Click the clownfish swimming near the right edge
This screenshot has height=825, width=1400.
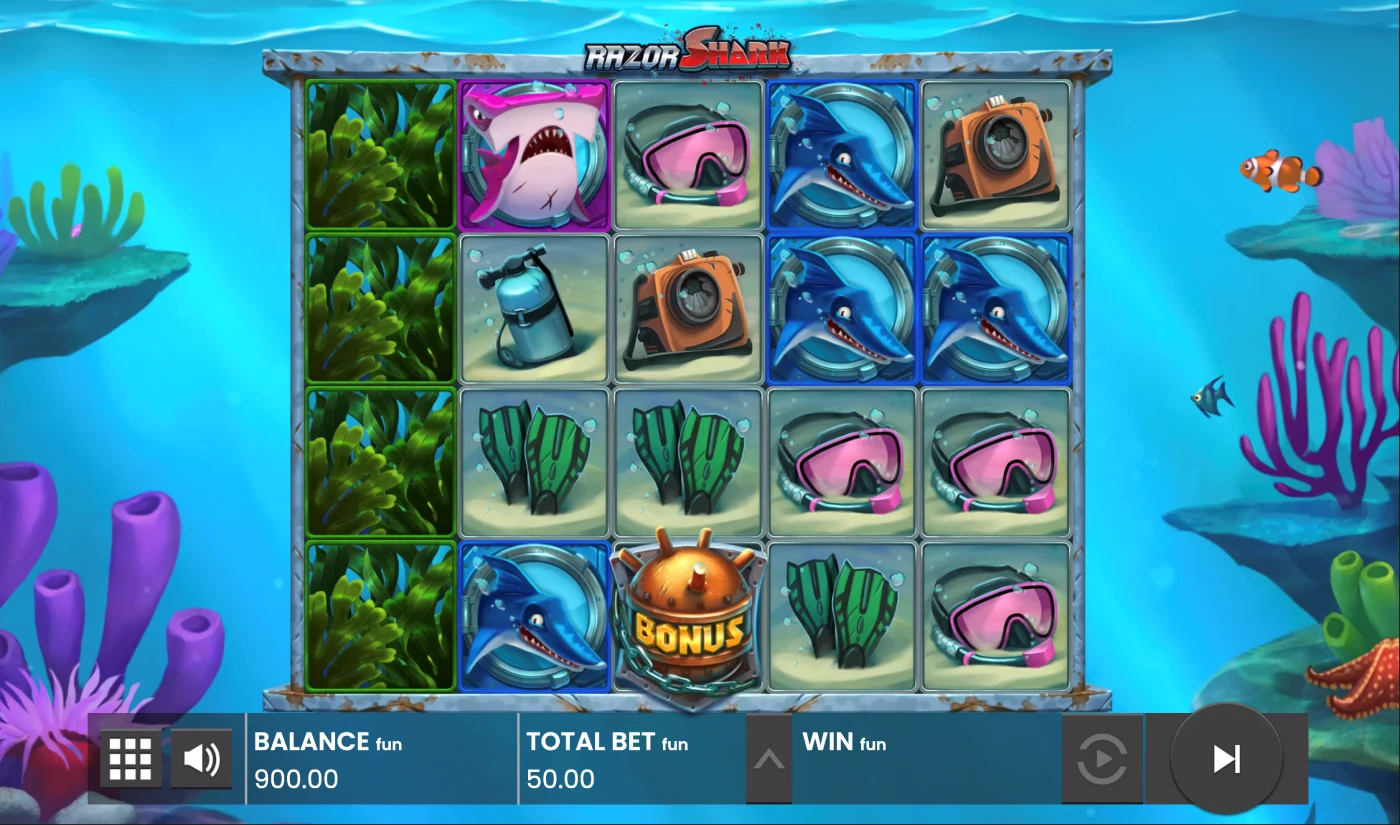[1281, 172]
